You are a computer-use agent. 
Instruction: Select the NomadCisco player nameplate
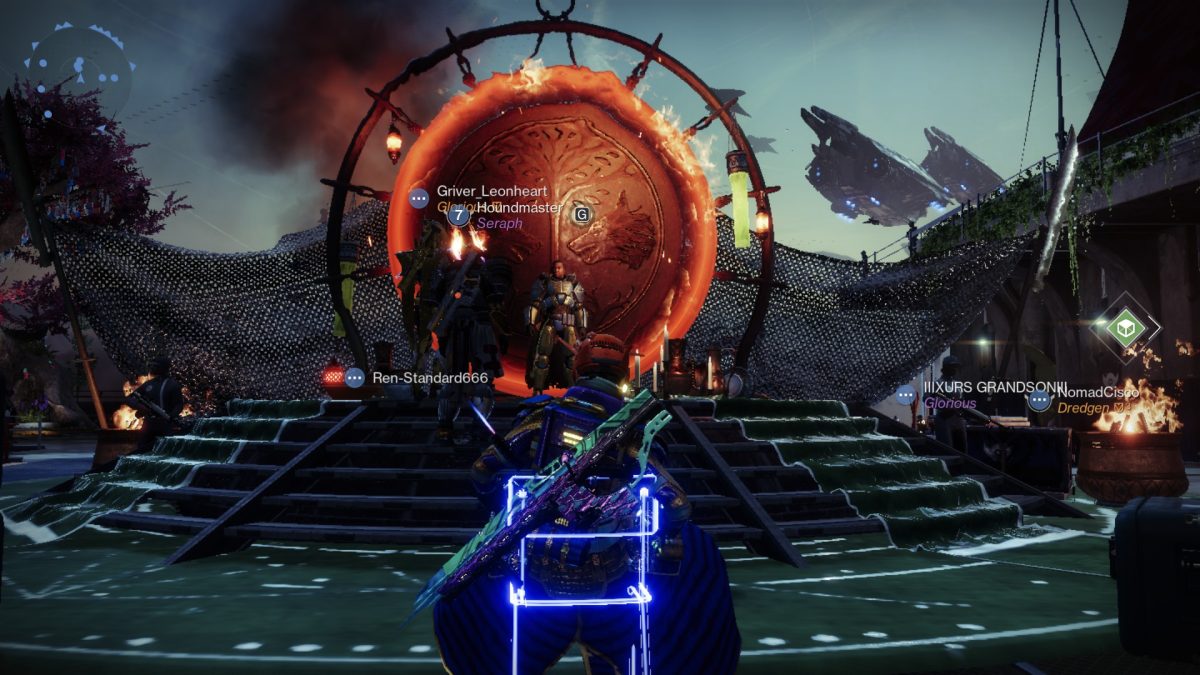click(1097, 393)
